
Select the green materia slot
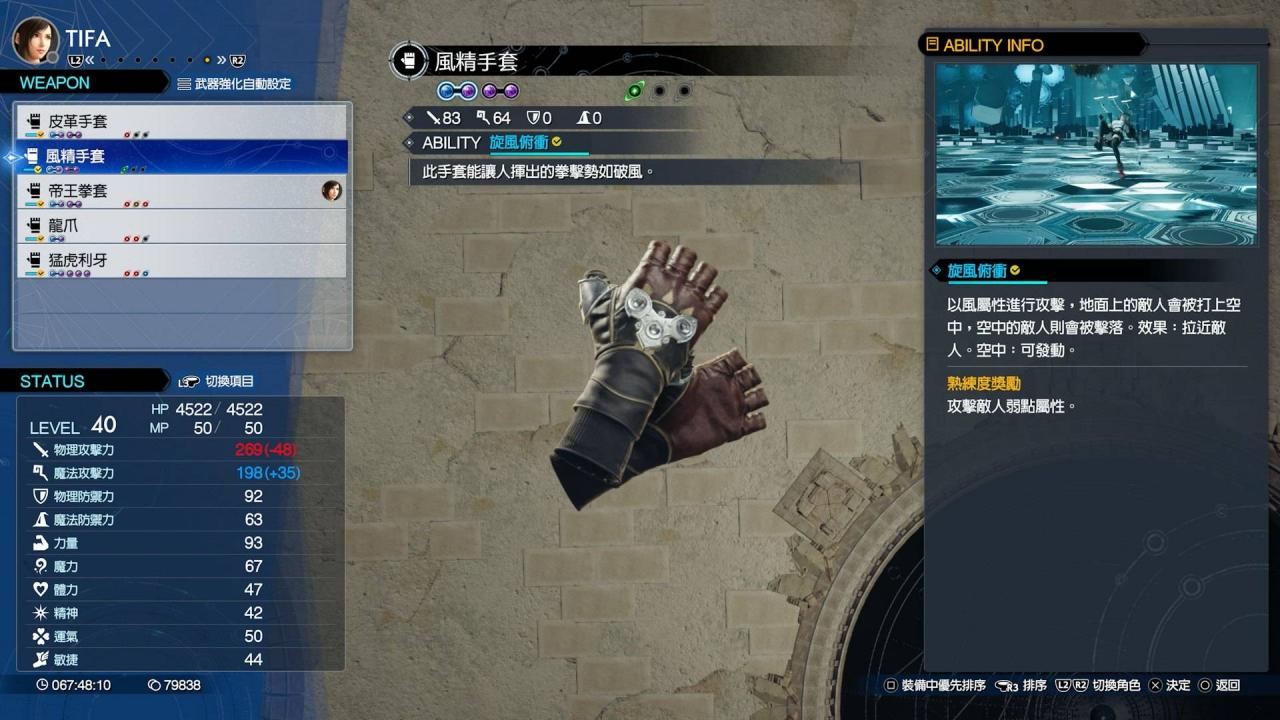point(634,91)
